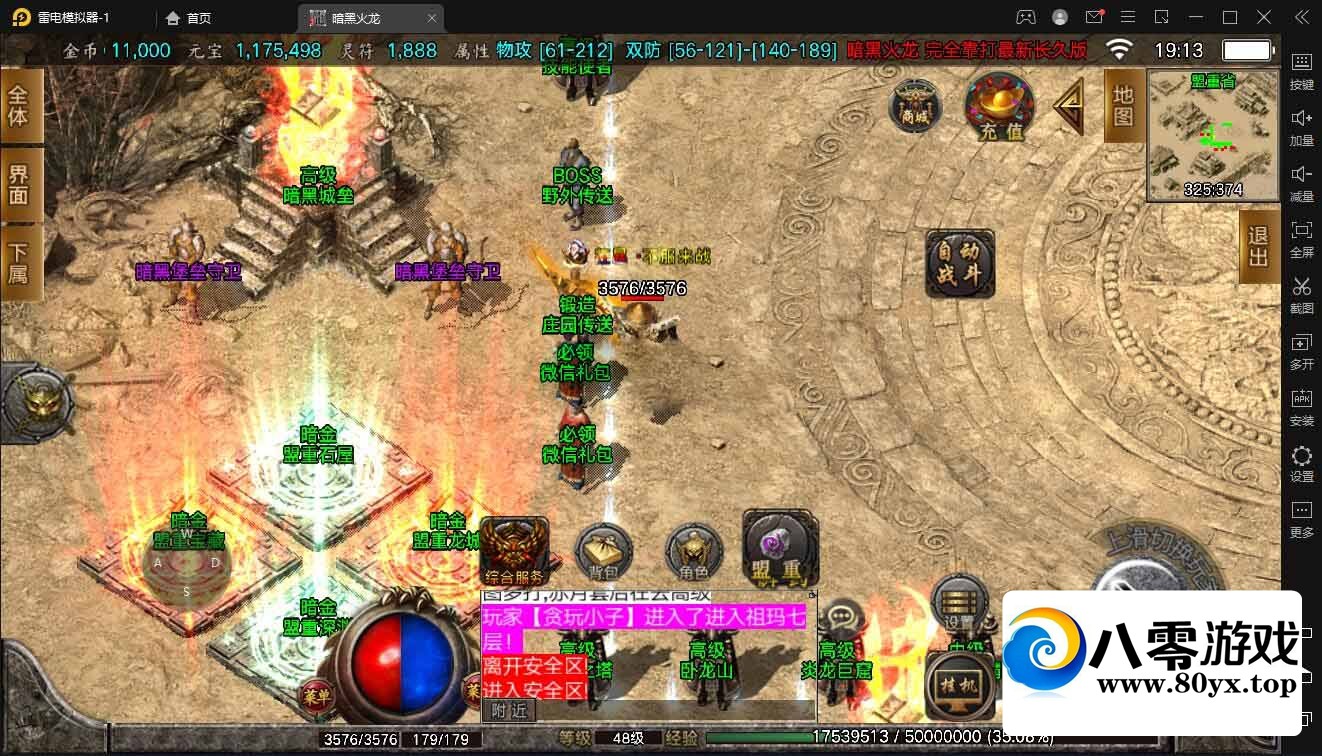Use the 盟重 teleport stone
This screenshot has height=756, width=1322.
(779, 550)
